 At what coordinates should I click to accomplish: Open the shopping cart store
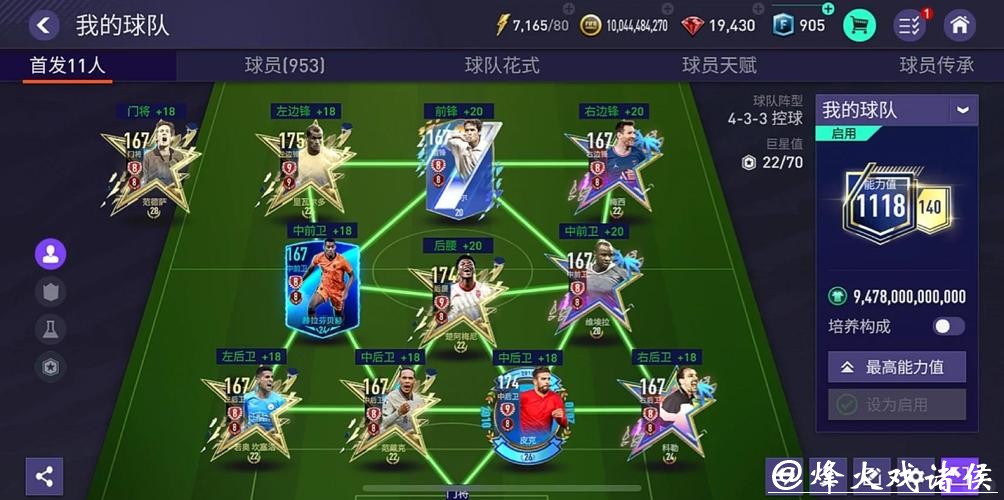point(859,25)
